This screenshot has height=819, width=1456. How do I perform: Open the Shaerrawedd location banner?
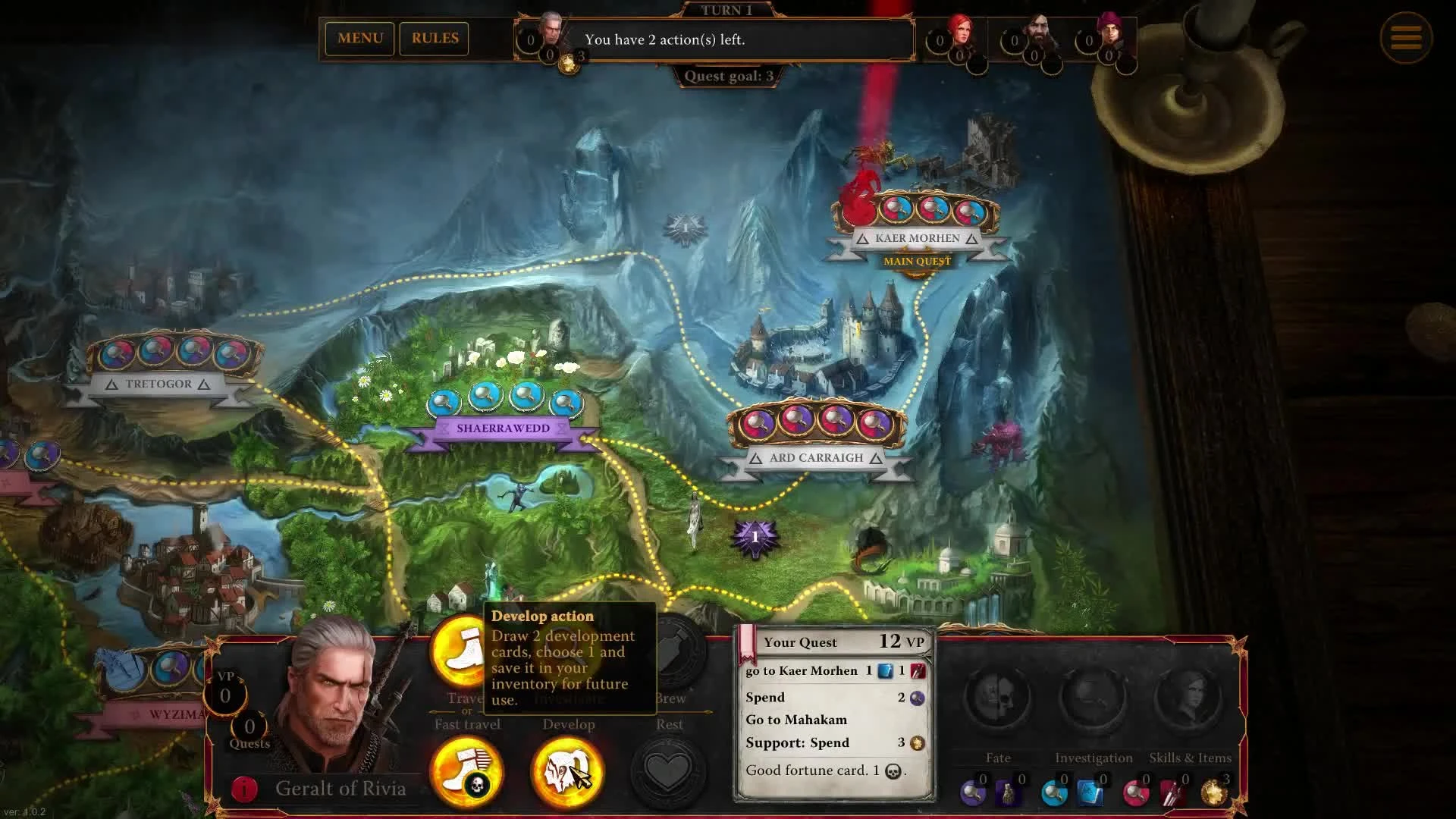tap(503, 428)
